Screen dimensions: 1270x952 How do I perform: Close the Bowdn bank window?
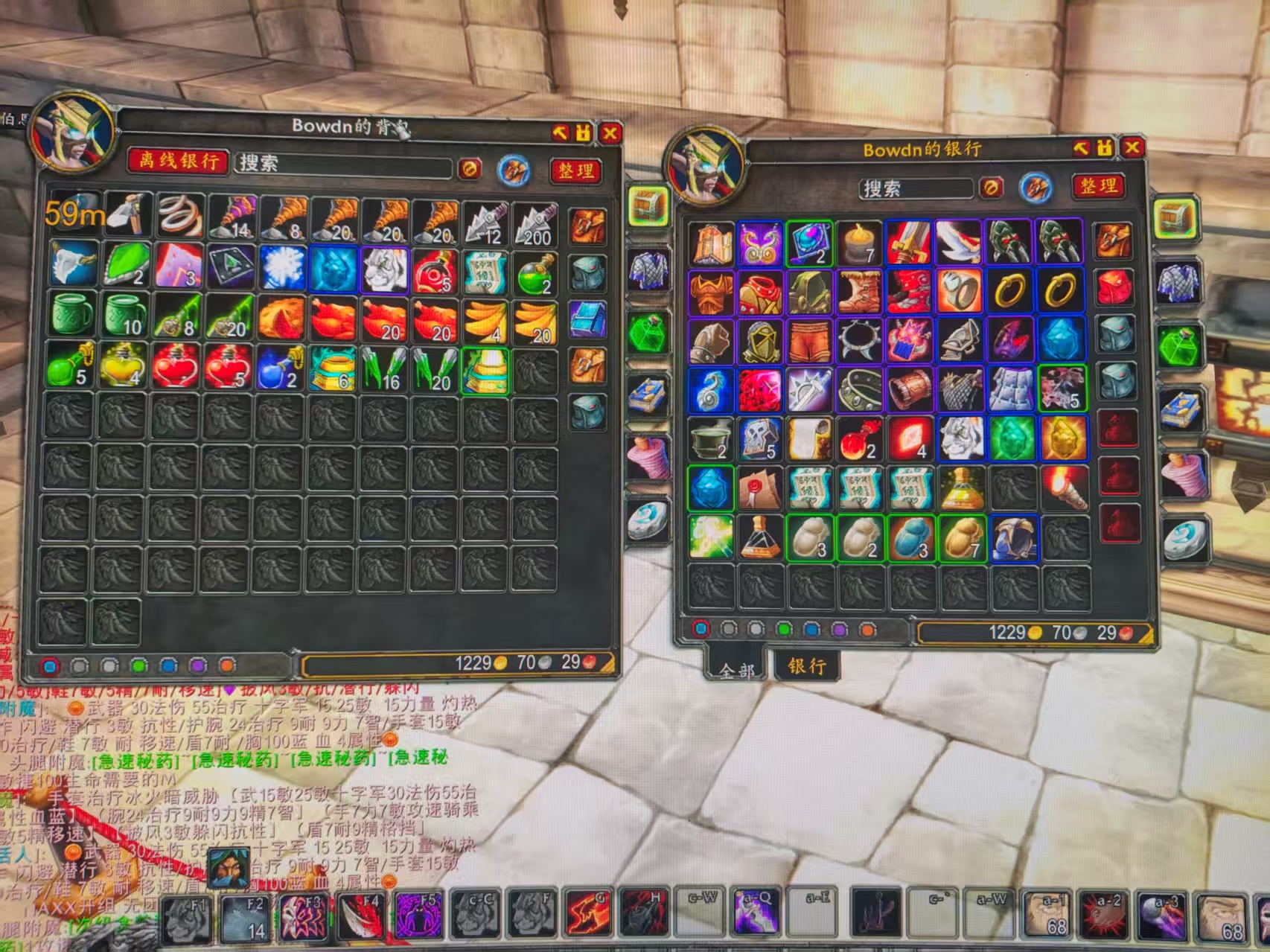point(1132,147)
